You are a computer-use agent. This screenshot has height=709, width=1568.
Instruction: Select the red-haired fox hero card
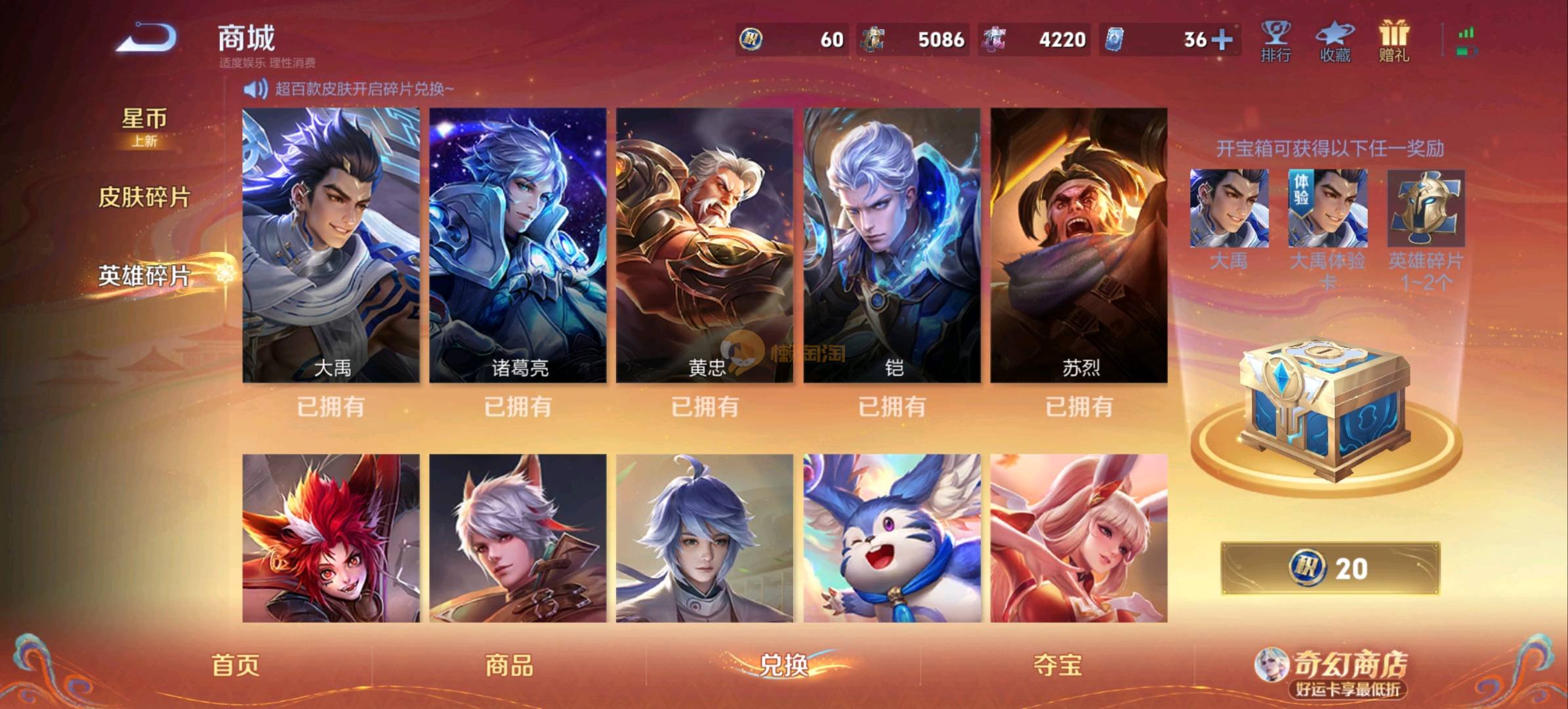point(331,538)
